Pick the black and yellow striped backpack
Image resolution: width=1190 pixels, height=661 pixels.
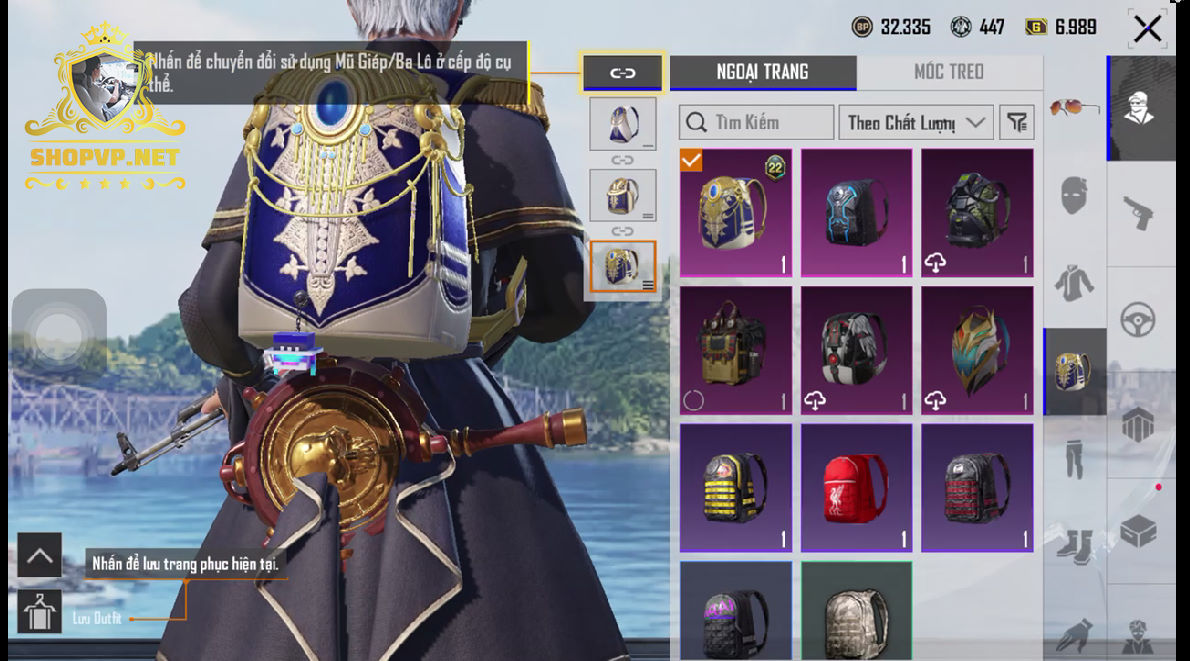[736, 489]
